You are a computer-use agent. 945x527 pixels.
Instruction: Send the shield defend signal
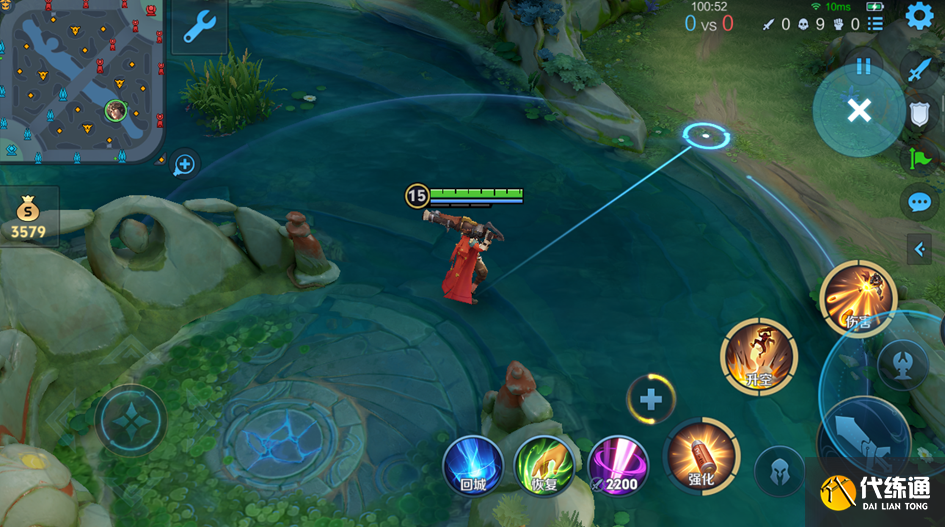(919, 113)
